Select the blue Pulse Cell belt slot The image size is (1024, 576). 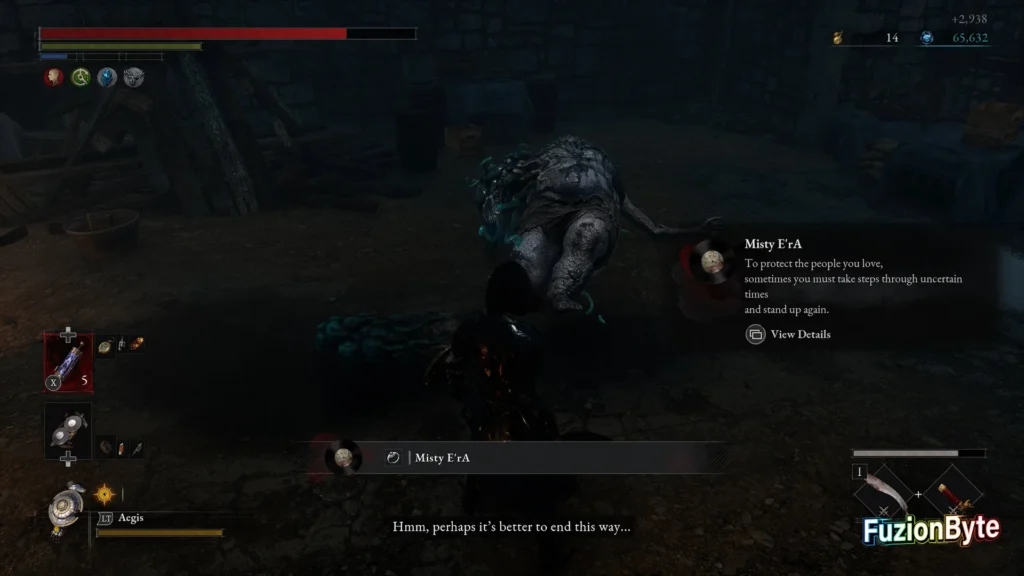[x=68, y=361]
